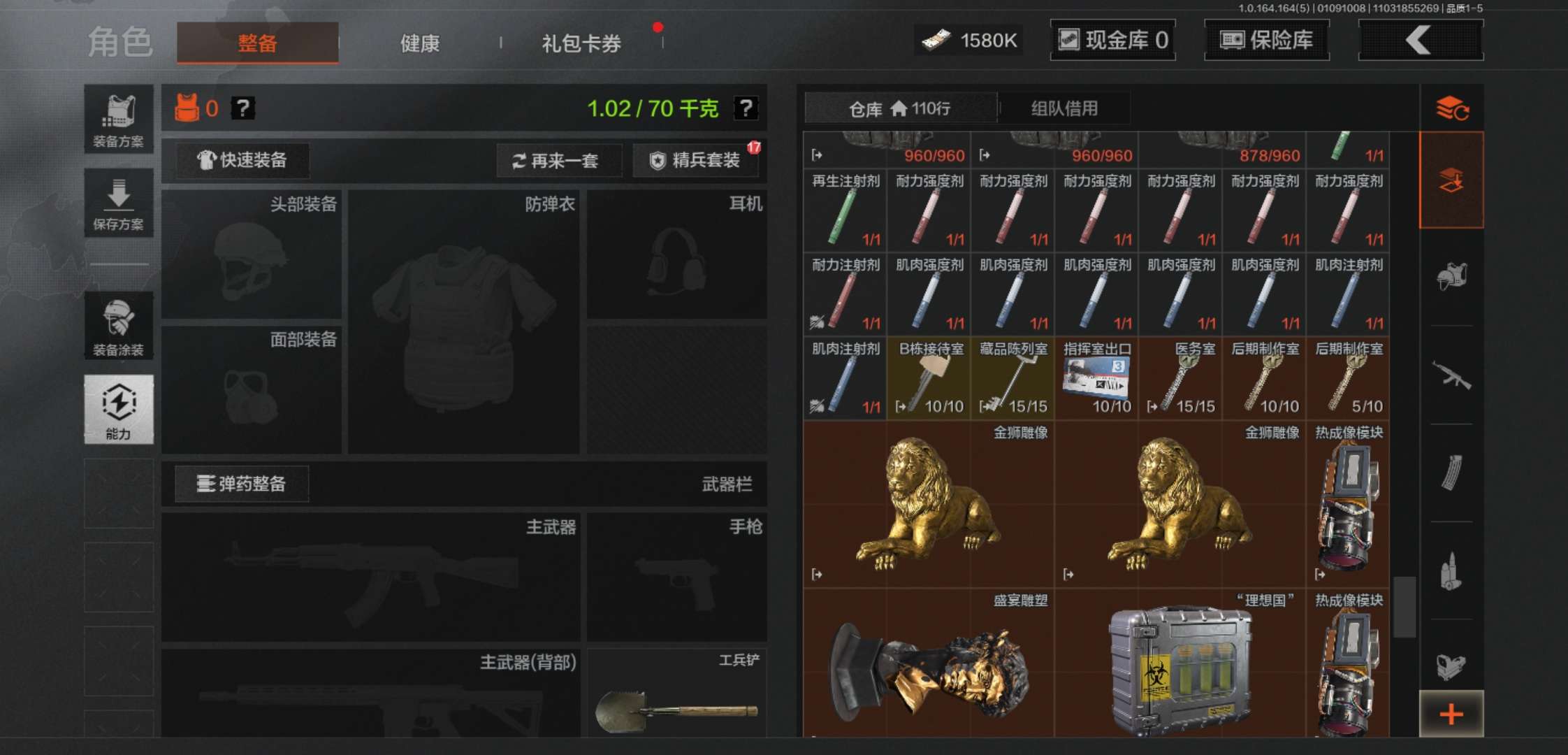Use 快速装备 quick equip

pos(242,160)
